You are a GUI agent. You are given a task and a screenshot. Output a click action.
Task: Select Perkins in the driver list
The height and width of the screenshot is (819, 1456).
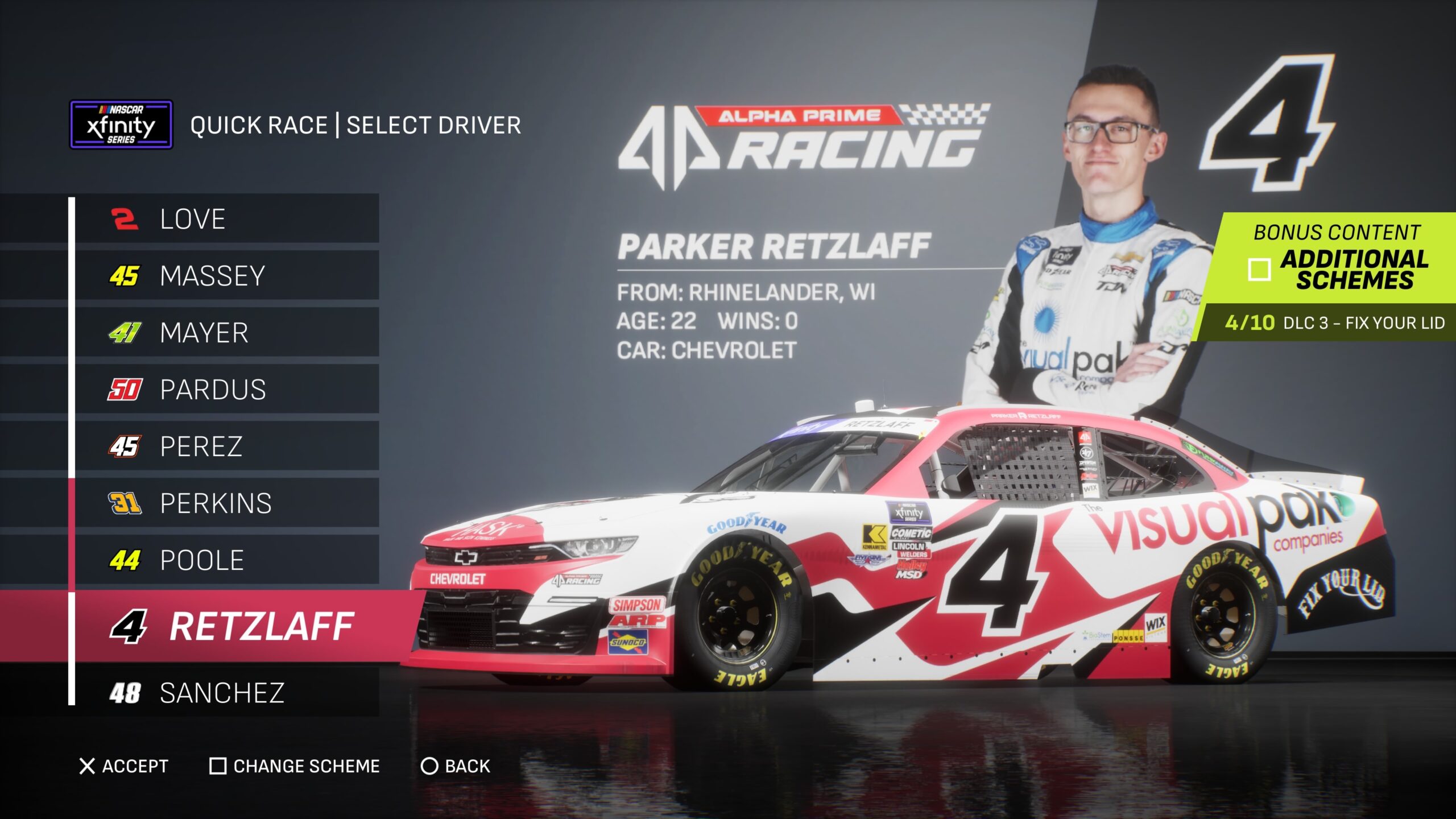[226, 503]
